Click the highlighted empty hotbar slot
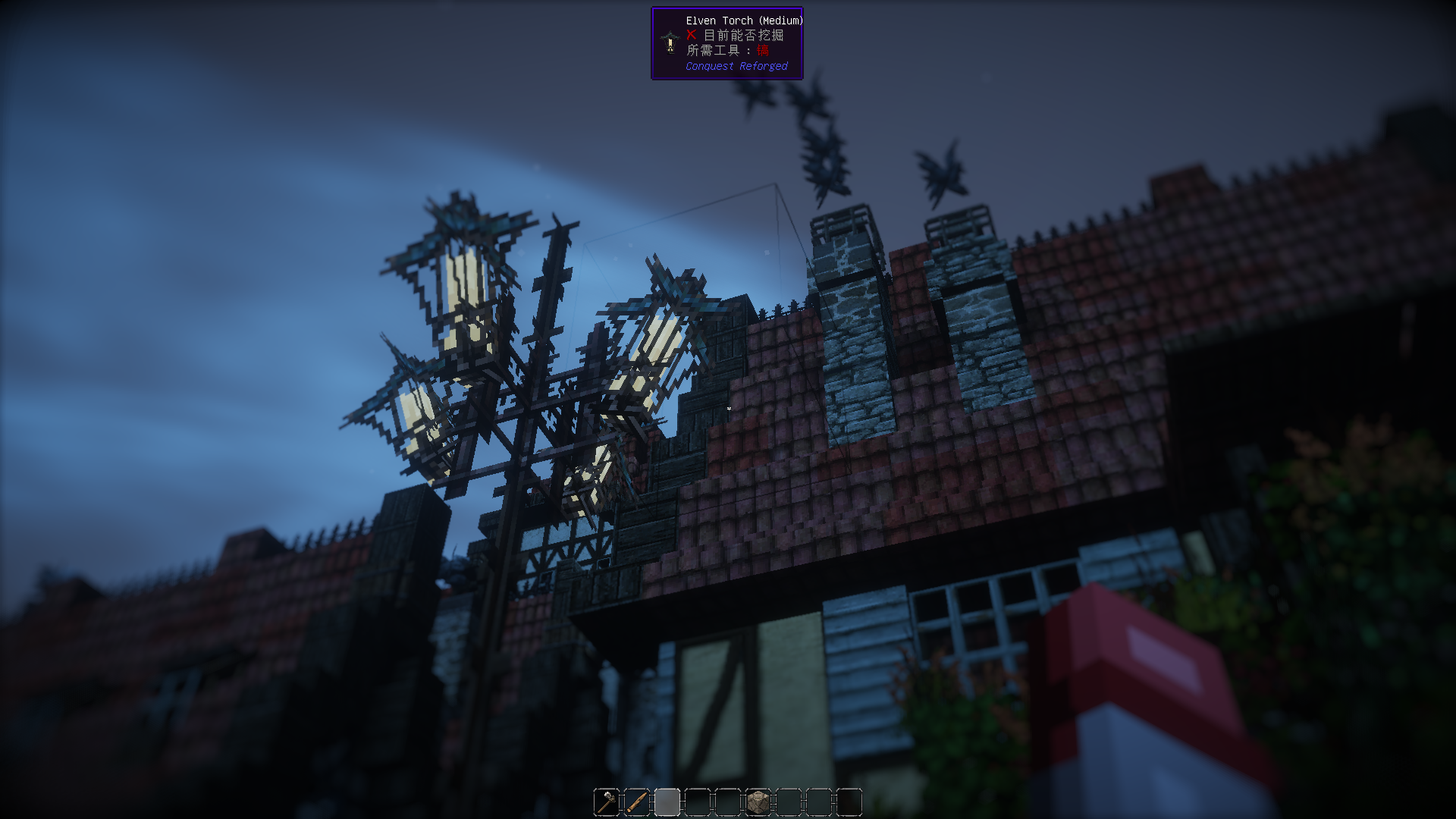This screenshot has width=1456, height=819. click(667, 802)
